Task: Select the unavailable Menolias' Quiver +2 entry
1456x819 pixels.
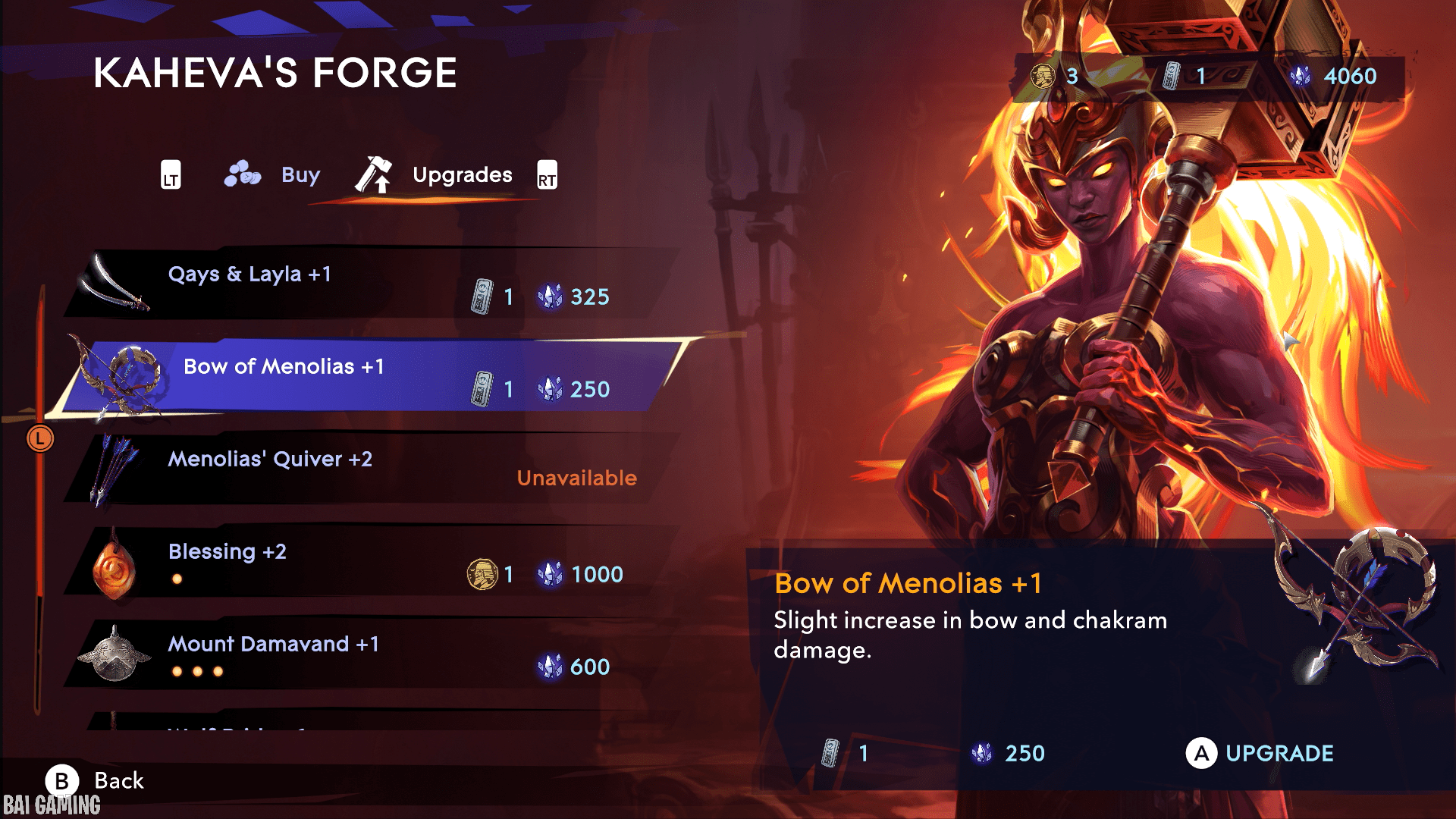Action: (364, 469)
